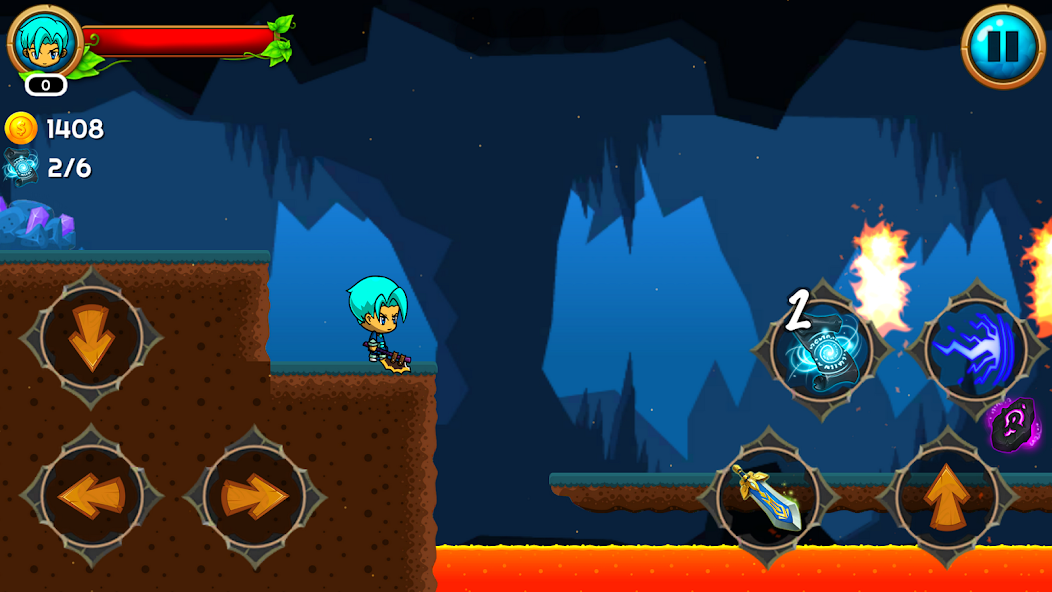This screenshot has width=1052, height=592.
Task: Move right with the right arrow button
Action: point(254,495)
